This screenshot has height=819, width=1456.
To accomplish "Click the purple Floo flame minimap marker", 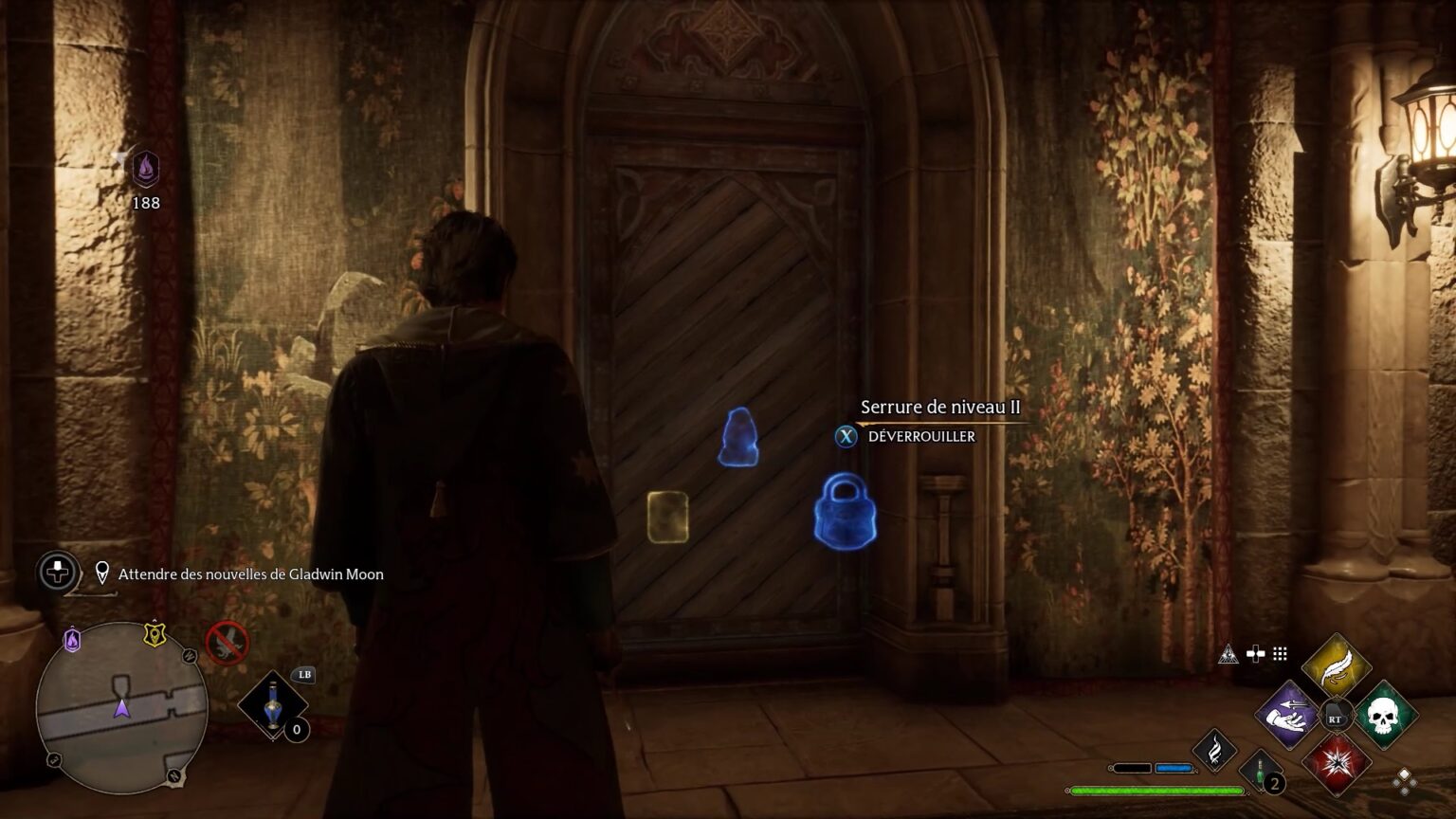I will (x=72, y=640).
